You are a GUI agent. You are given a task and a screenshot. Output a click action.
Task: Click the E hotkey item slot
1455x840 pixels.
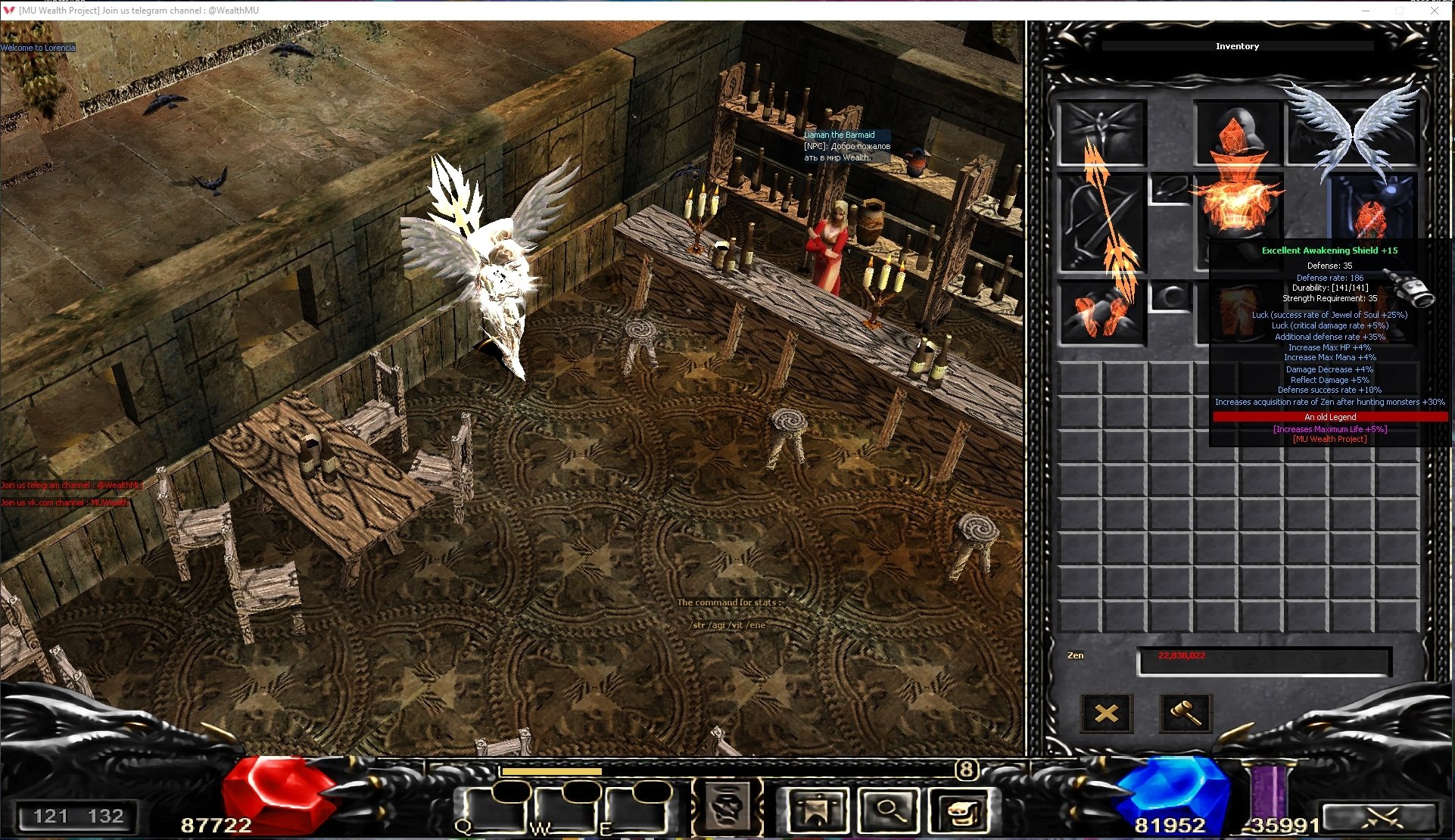[x=636, y=810]
